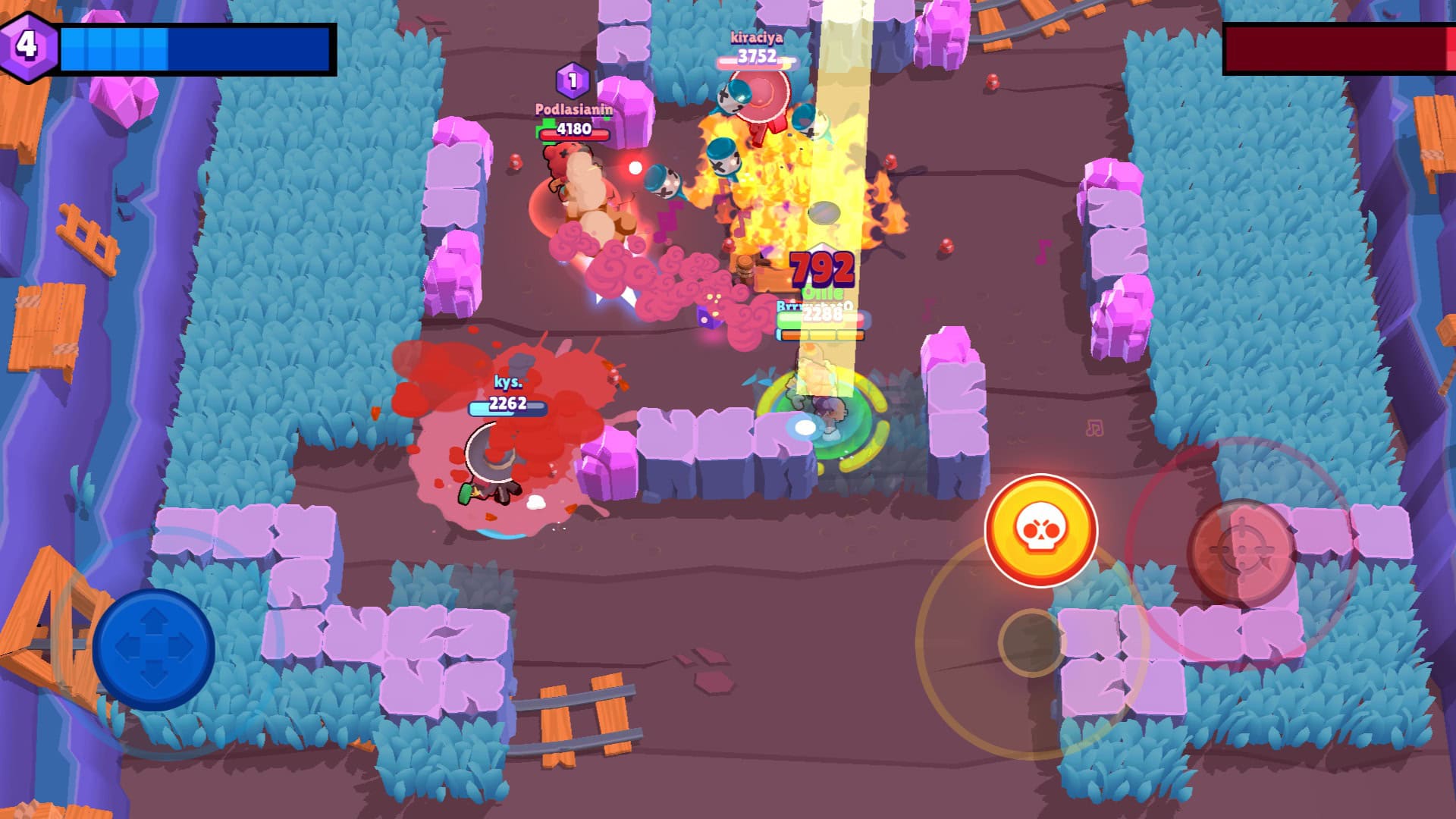Image resolution: width=1456 pixels, height=819 pixels.
Task: Tap the blue movement joystick
Action: tap(154, 649)
